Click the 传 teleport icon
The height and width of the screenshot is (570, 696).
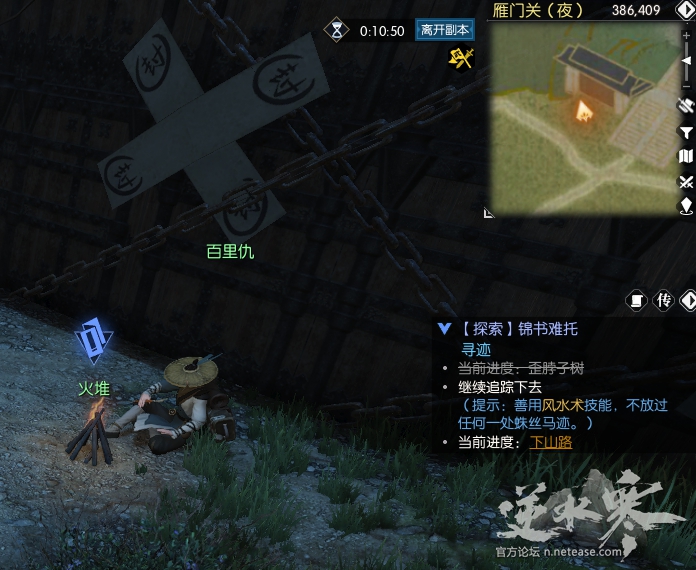(x=663, y=300)
